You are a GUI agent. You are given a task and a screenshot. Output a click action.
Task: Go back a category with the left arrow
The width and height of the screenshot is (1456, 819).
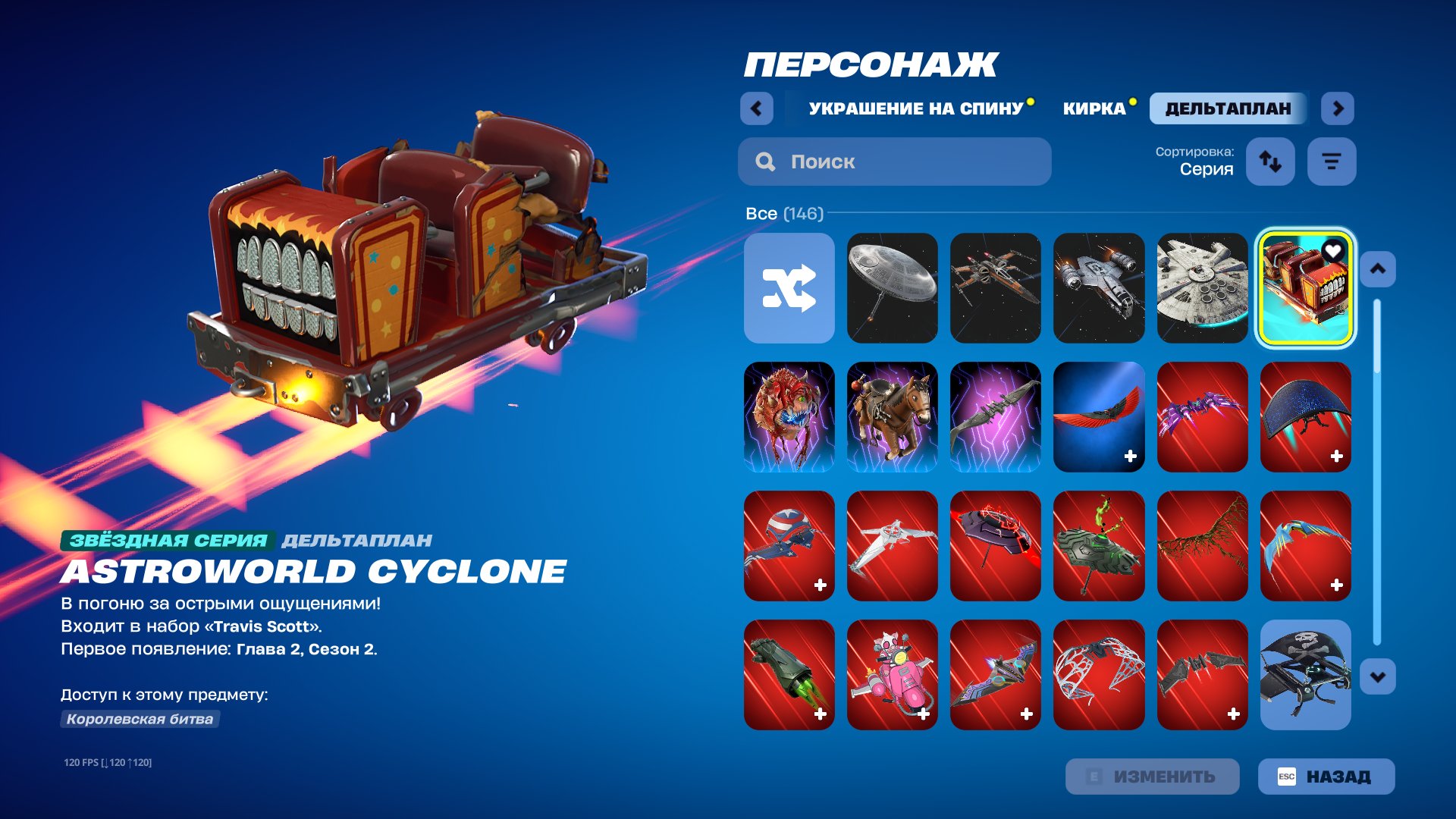(755, 108)
